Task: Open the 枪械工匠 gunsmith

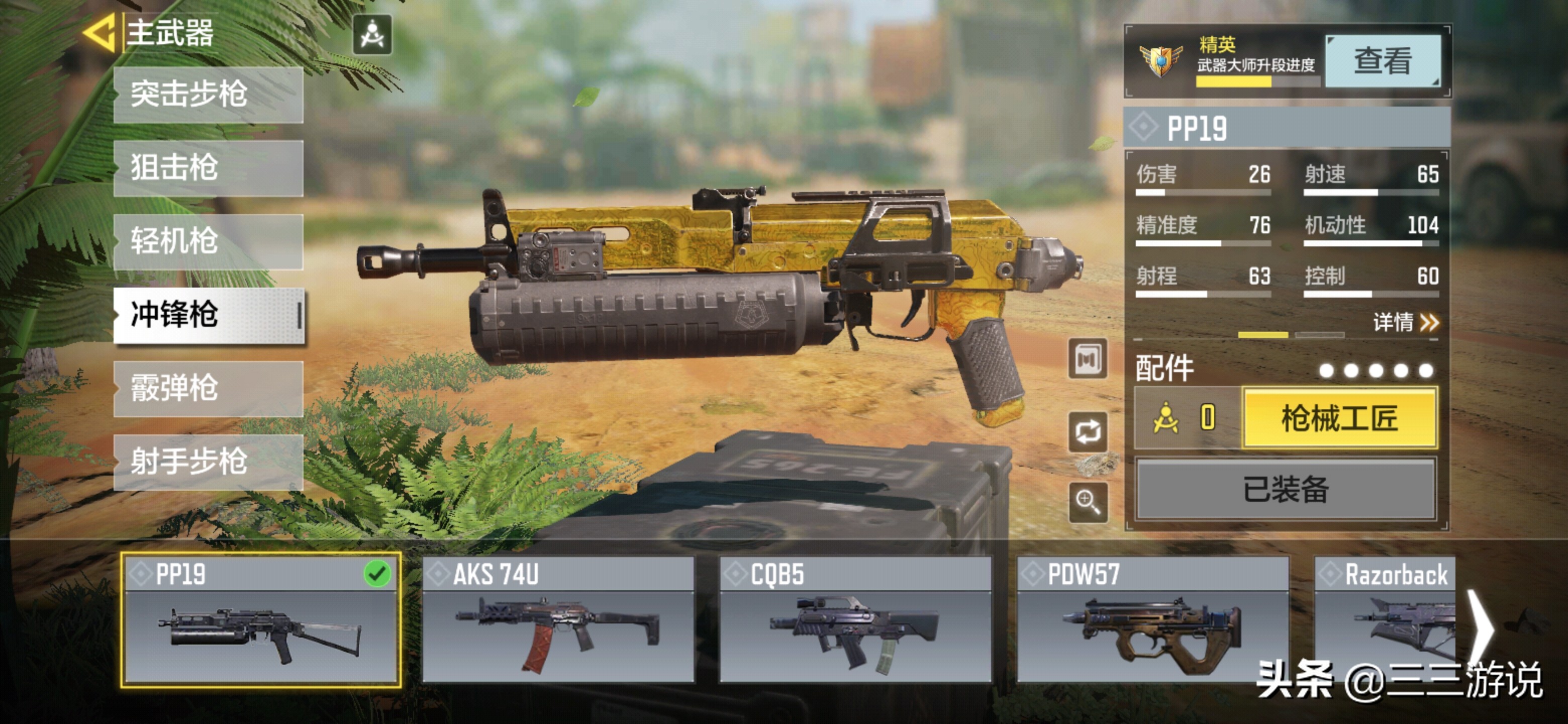Action: 1340,419
